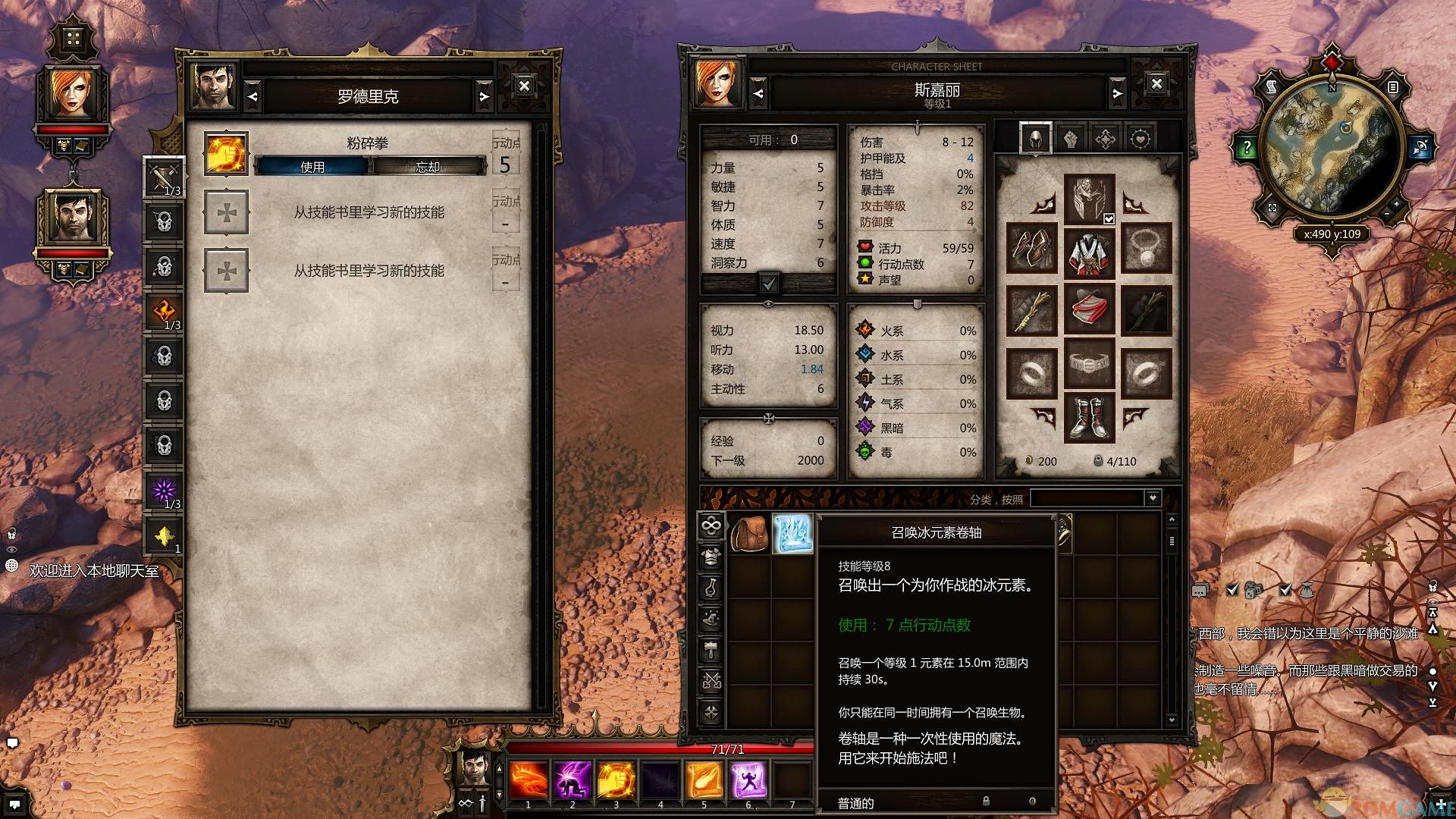Select the equipment helmet tab
This screenshot has width=1456, height=819.
[x=1035, y=139]
